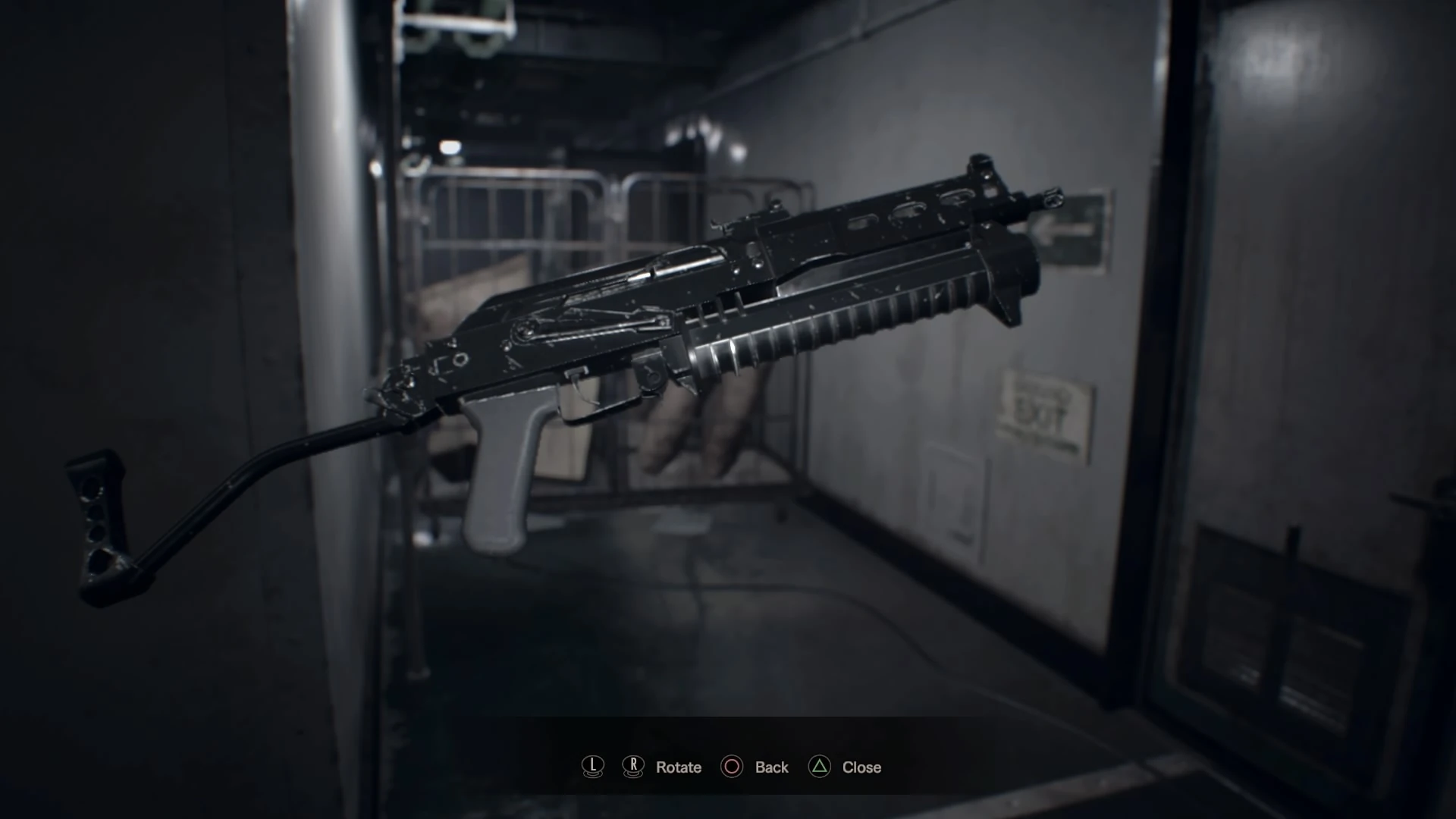Click the Triangle button icon for Close
The height and width of the screenshot is (819, 1456).
(x=818, y=767)
